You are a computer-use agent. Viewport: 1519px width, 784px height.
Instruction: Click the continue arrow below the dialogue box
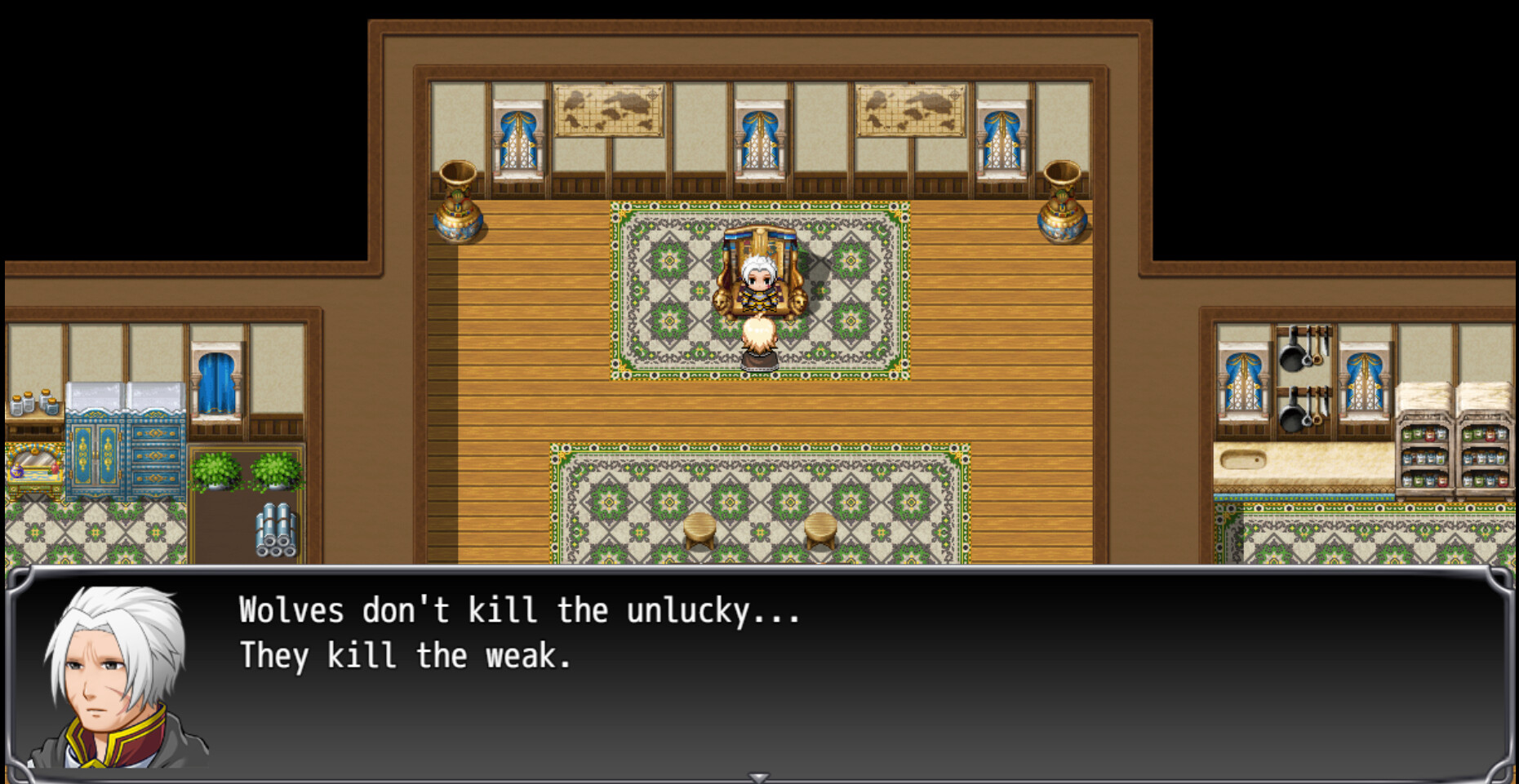[x=759, y=776]
